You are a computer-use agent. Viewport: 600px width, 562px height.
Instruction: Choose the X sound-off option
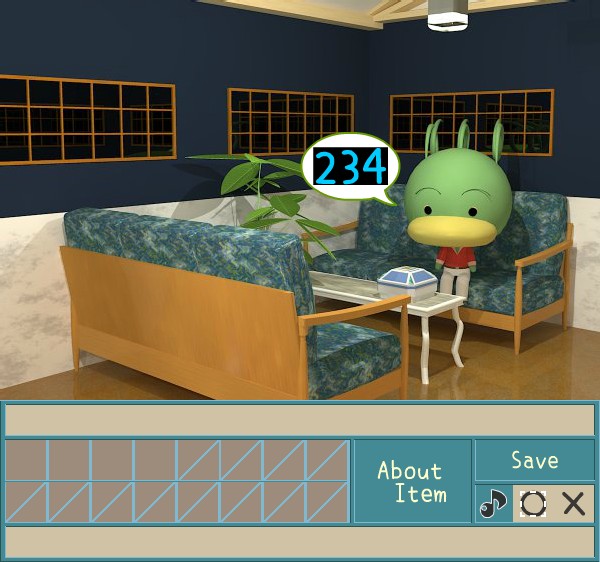pos(574,503)
